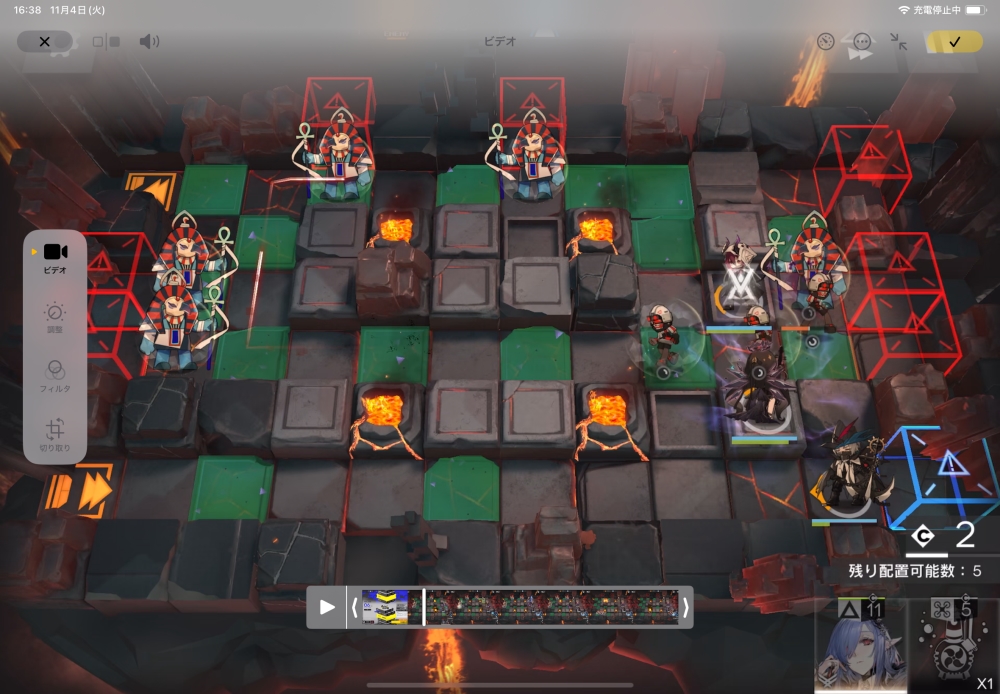This screenshot has width=1000, height=694.
Task: Click the collapse arrows icon in top bar
Action: click(899, 42)
